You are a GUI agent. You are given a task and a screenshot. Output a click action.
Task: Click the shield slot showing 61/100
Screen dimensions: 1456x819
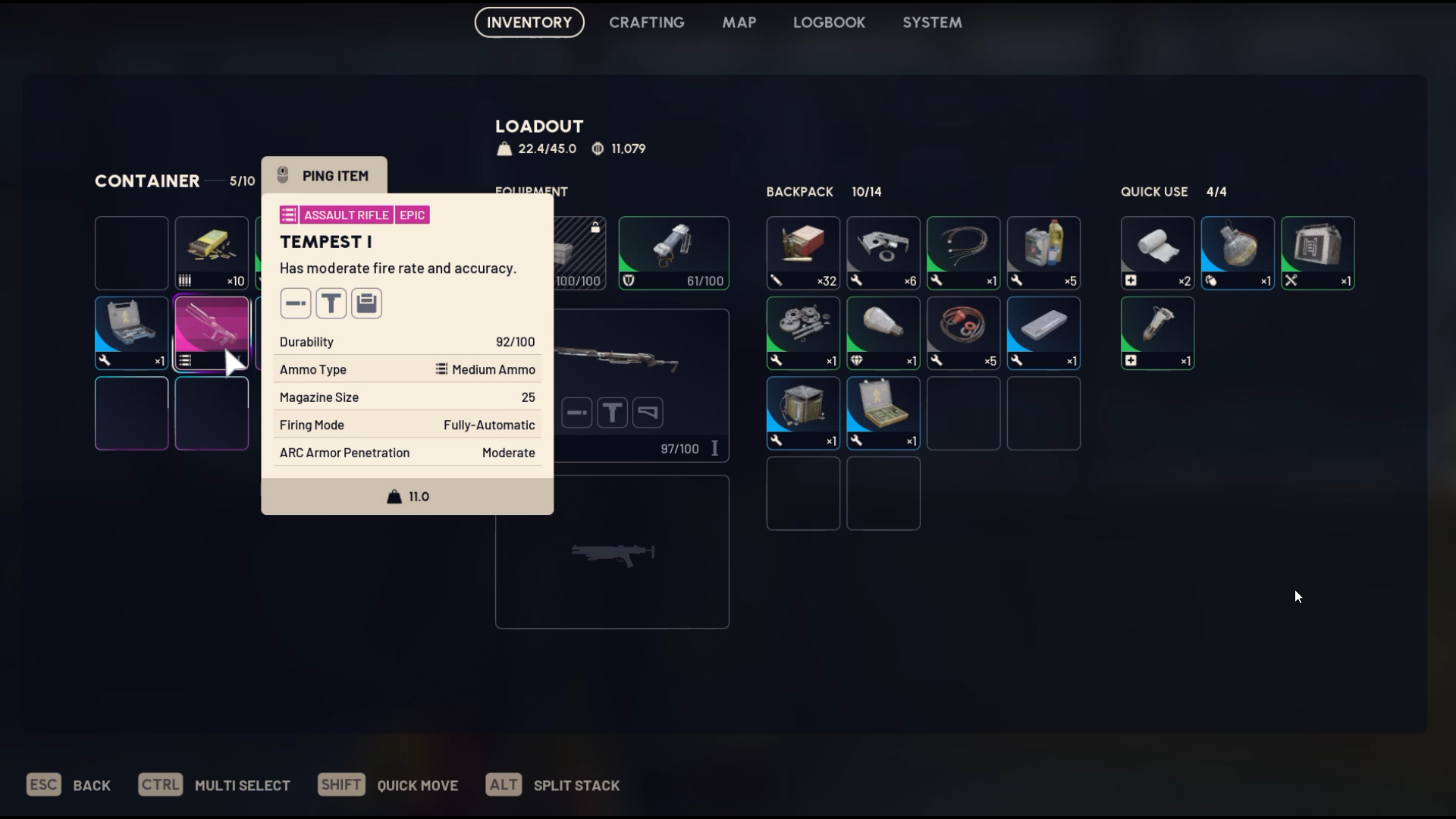click(673, 253)
